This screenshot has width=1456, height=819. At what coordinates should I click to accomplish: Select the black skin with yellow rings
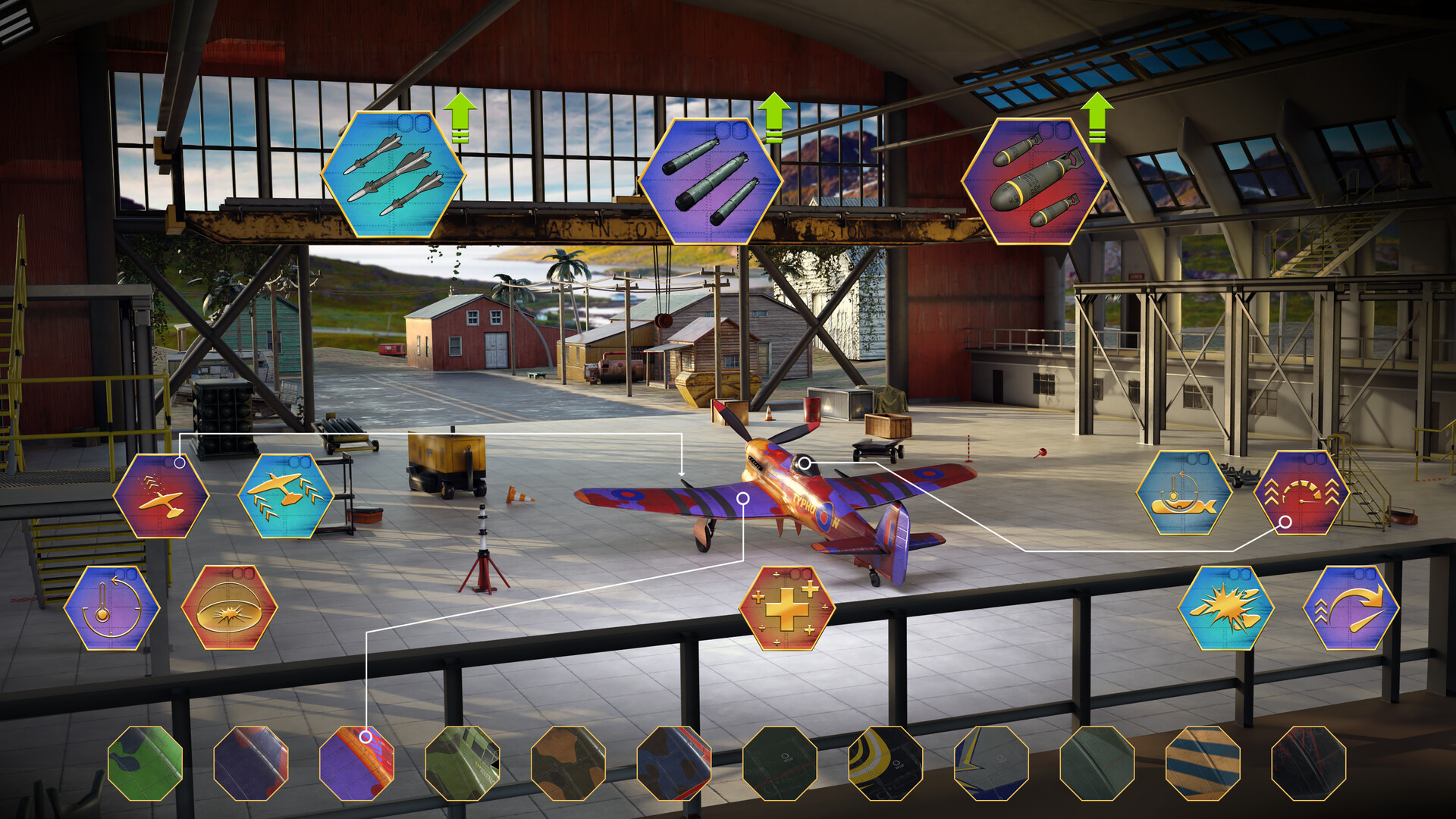885,763
